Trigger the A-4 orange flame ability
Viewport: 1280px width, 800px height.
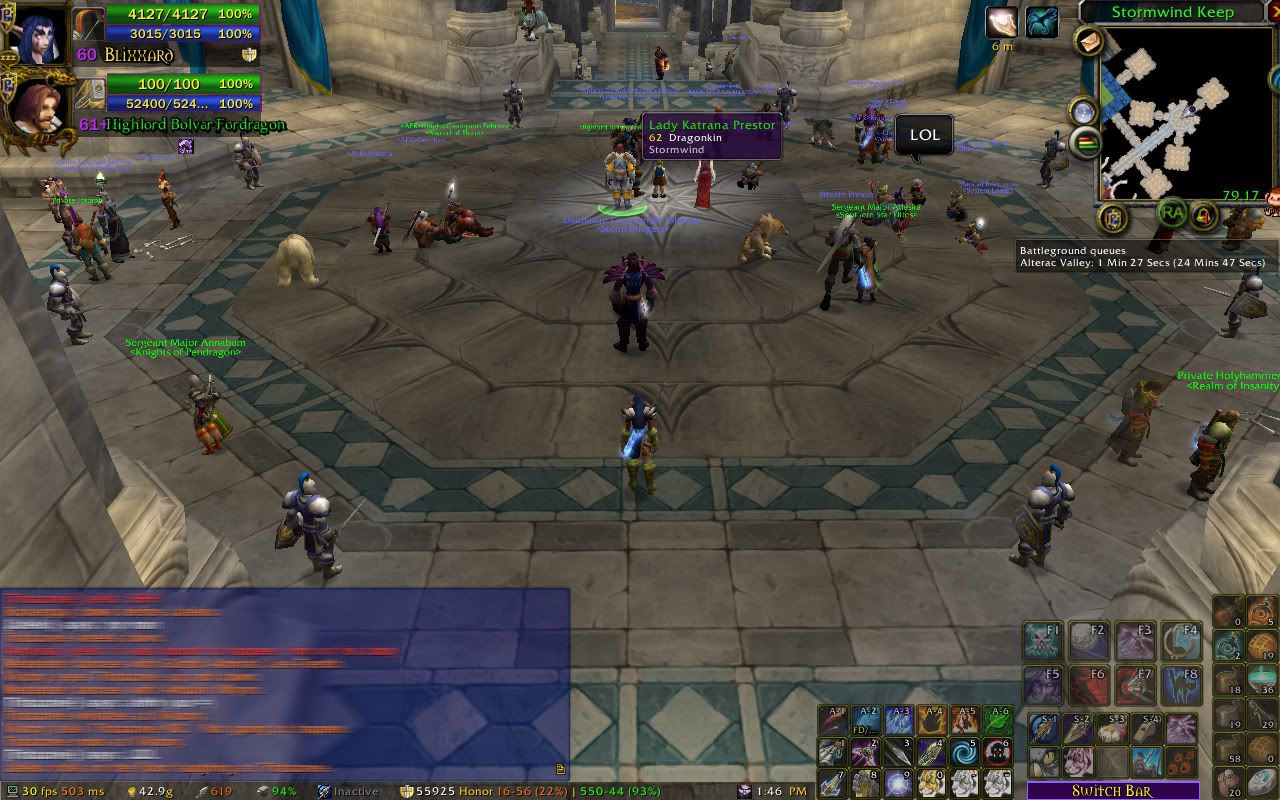coord(932,720)
